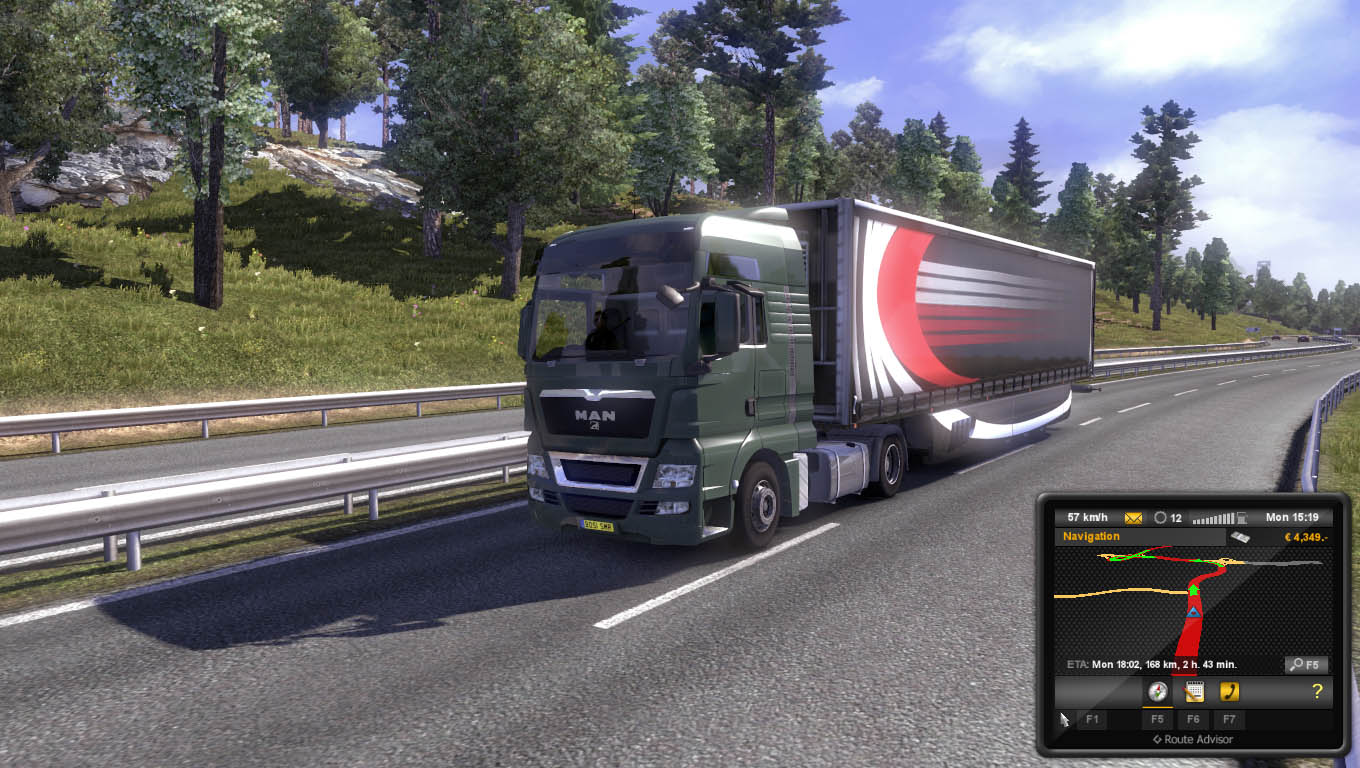
Task: Switch to the job calendar tab
Action: click(x=1193, y=691)
